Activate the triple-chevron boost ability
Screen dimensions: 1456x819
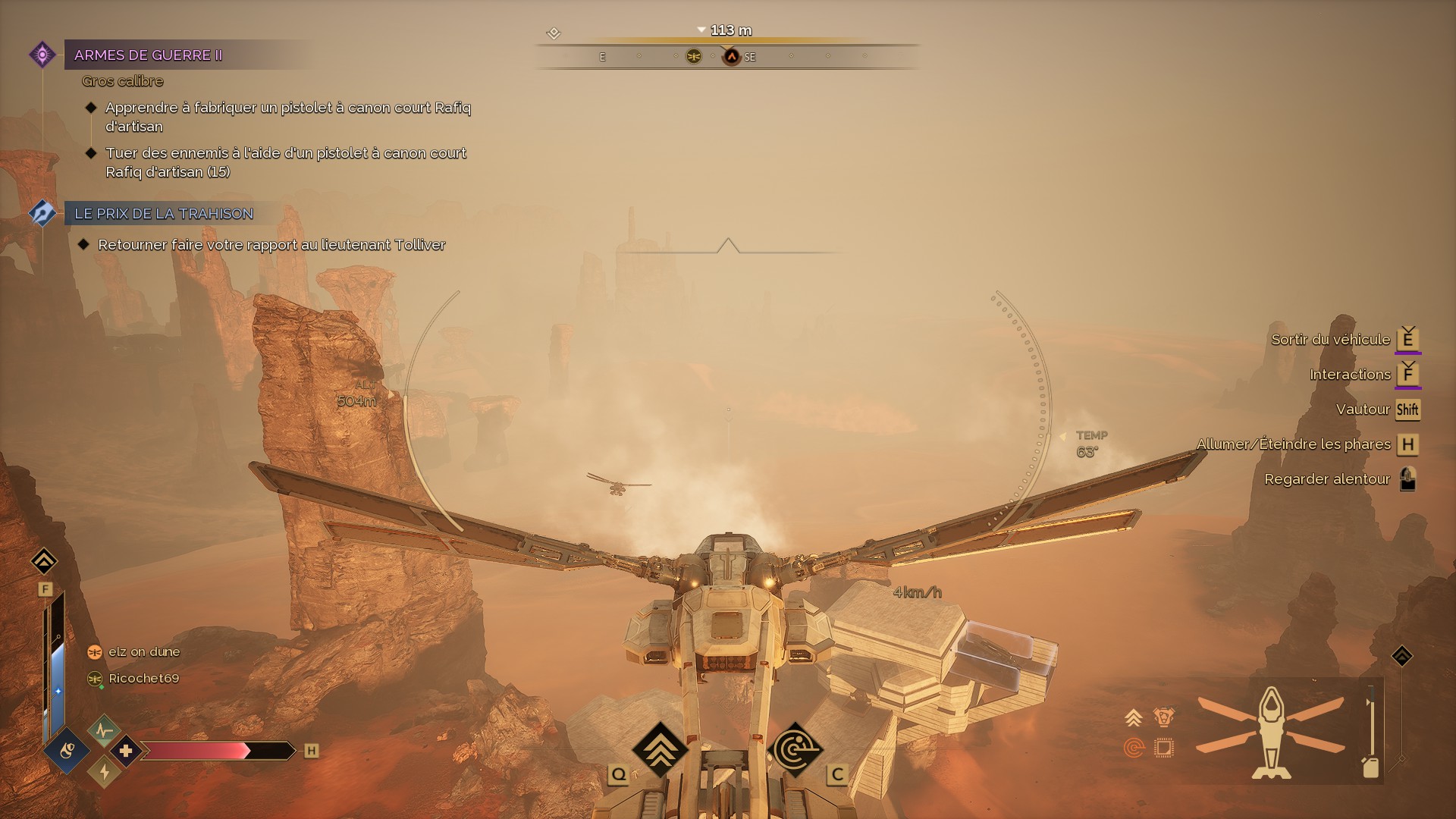pos(659,748)
